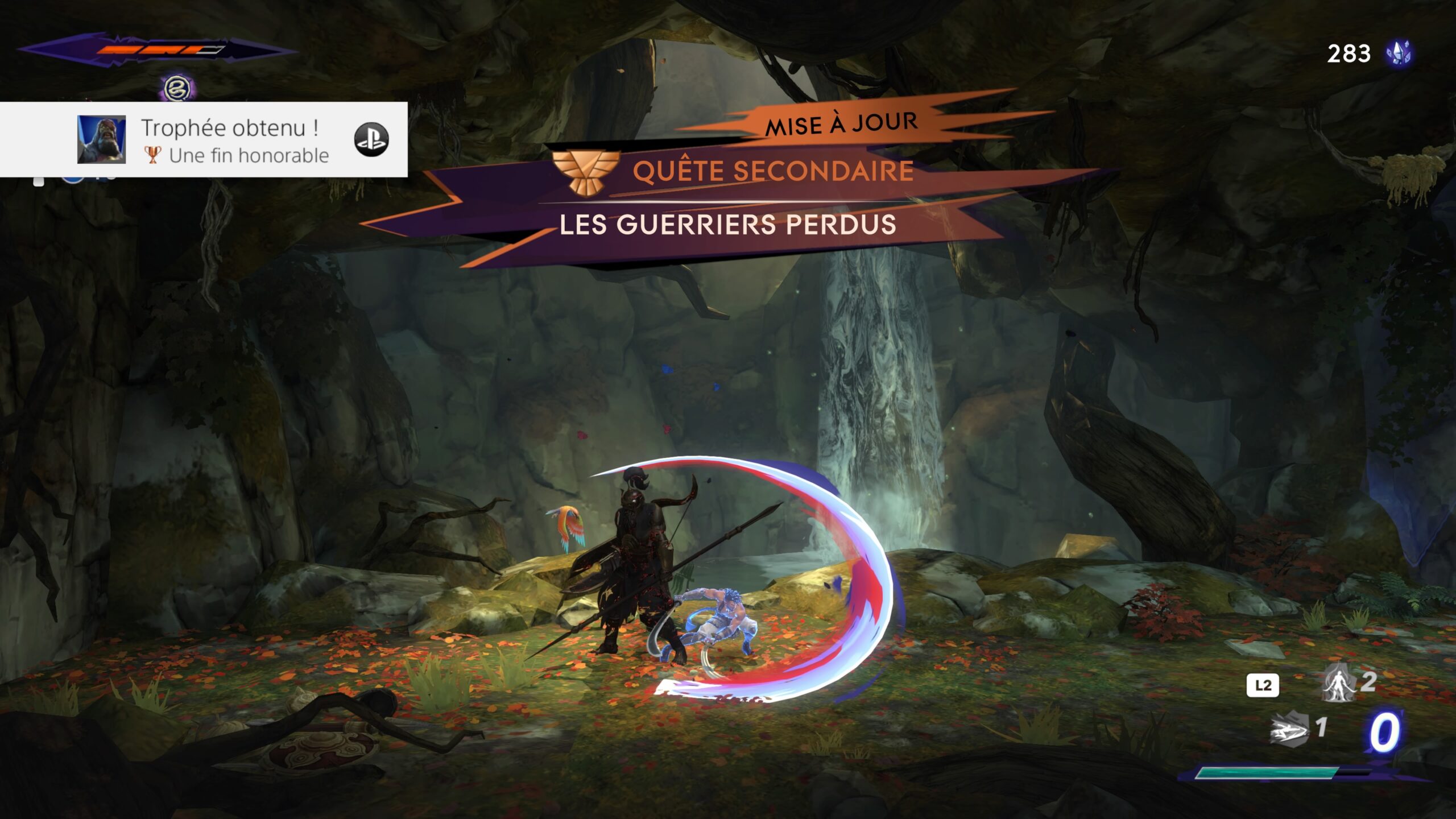Click the trophy's character portrait thumbnail

(101, 140)
